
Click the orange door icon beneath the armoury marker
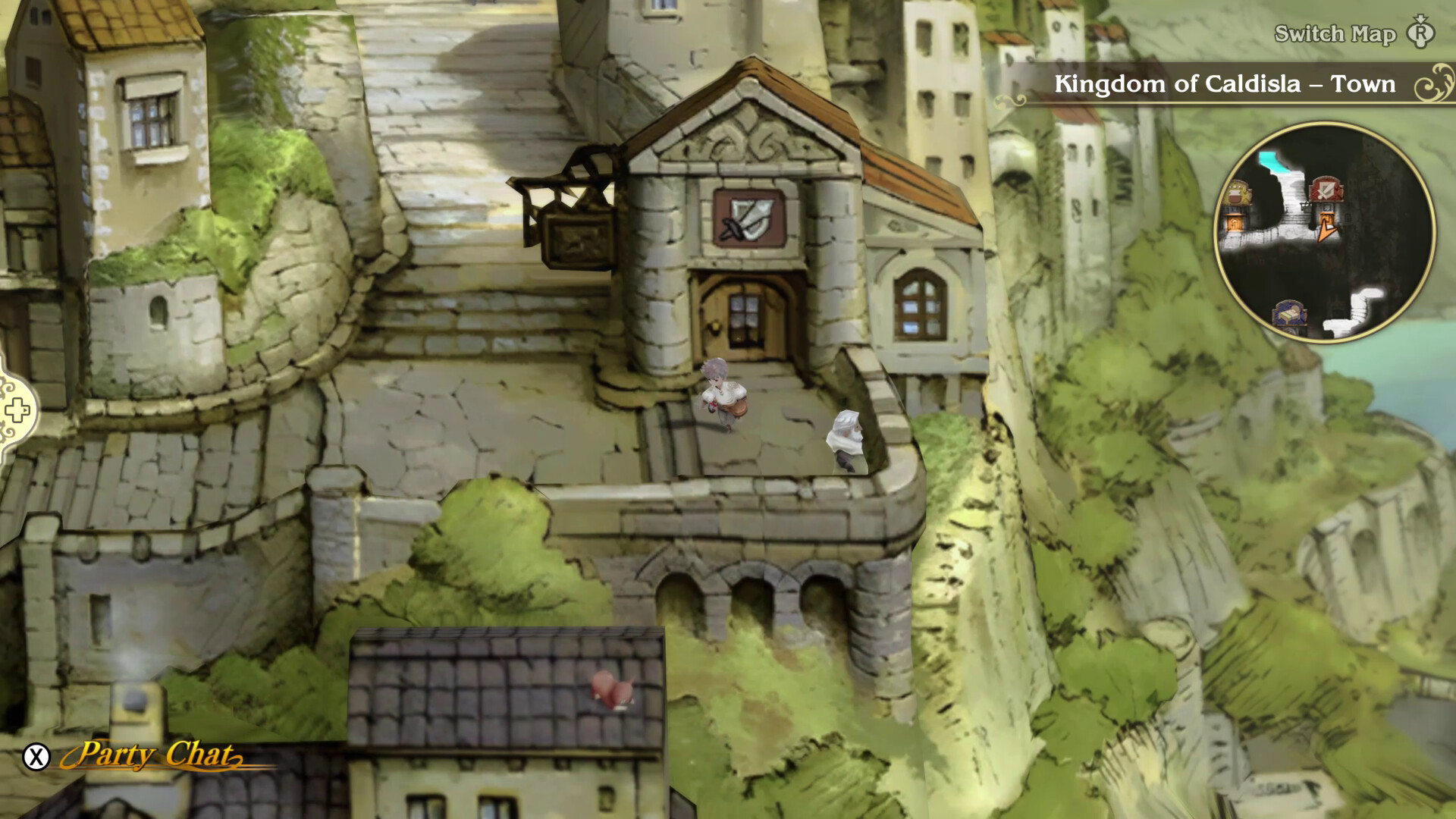[1327, 219]
